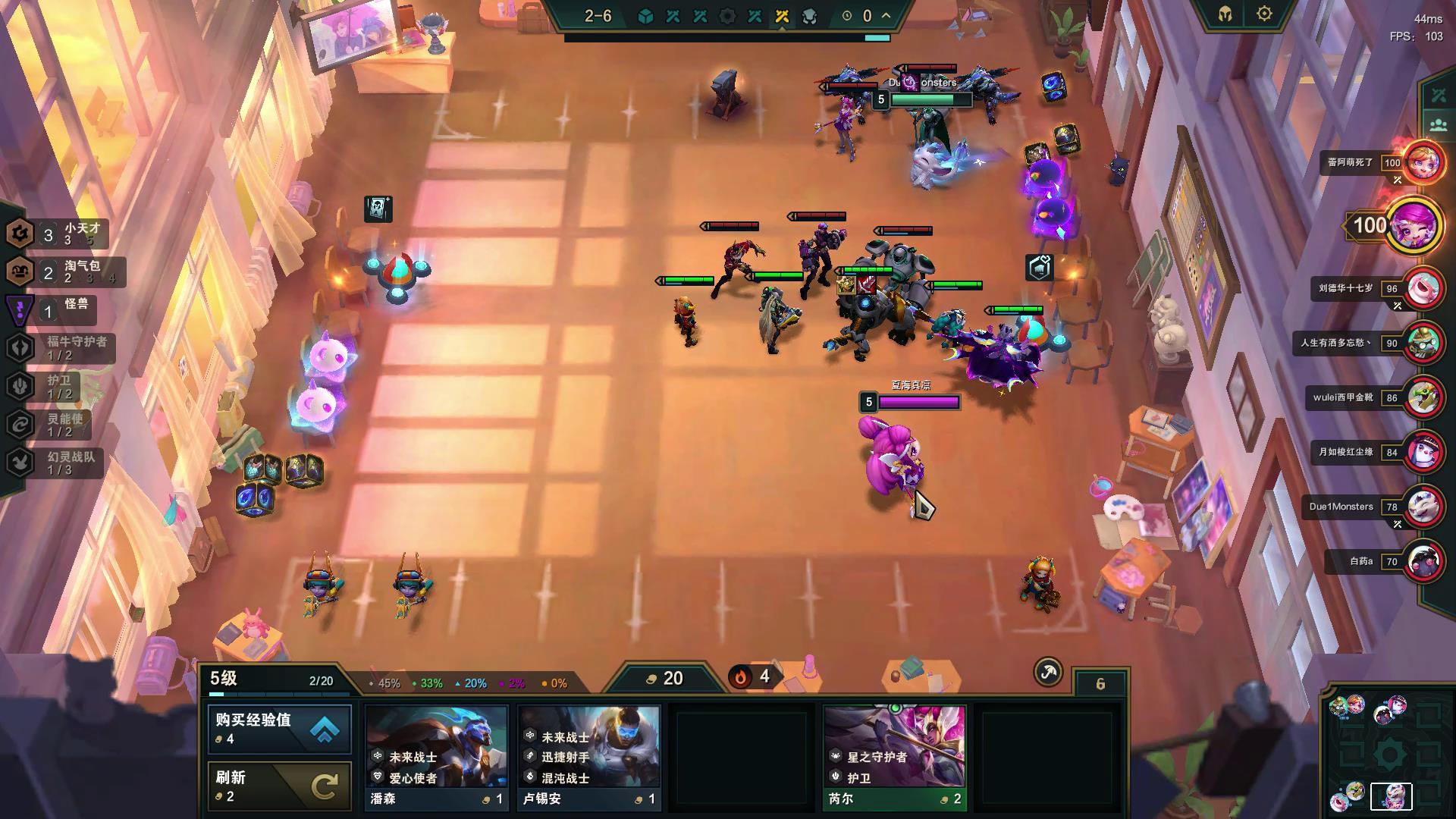Open the settings gear
This screenshot has width=1456, height=819.
coord(1264,14)
